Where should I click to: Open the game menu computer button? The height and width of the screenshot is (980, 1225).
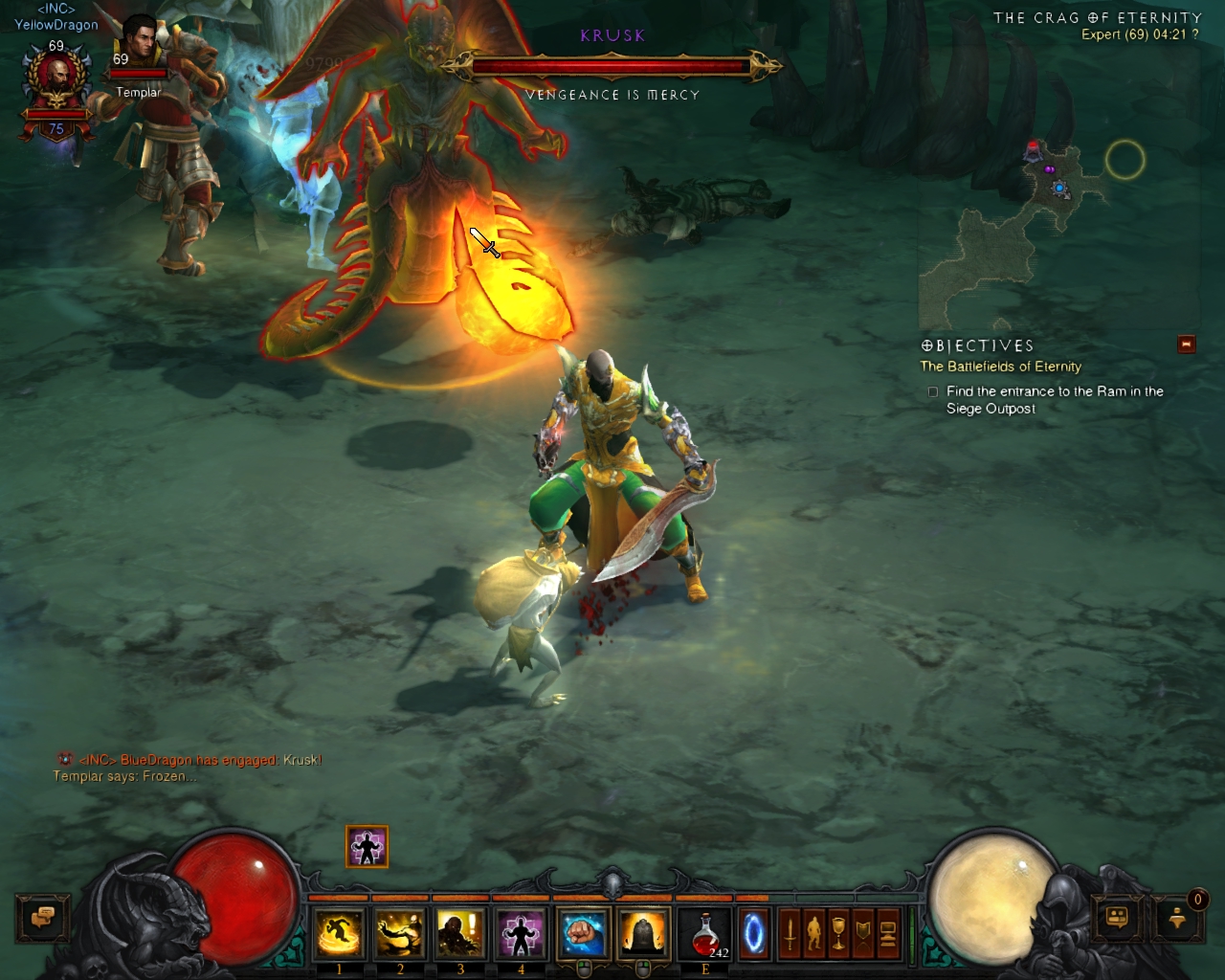pyautogui.click(x=888, y=933)
